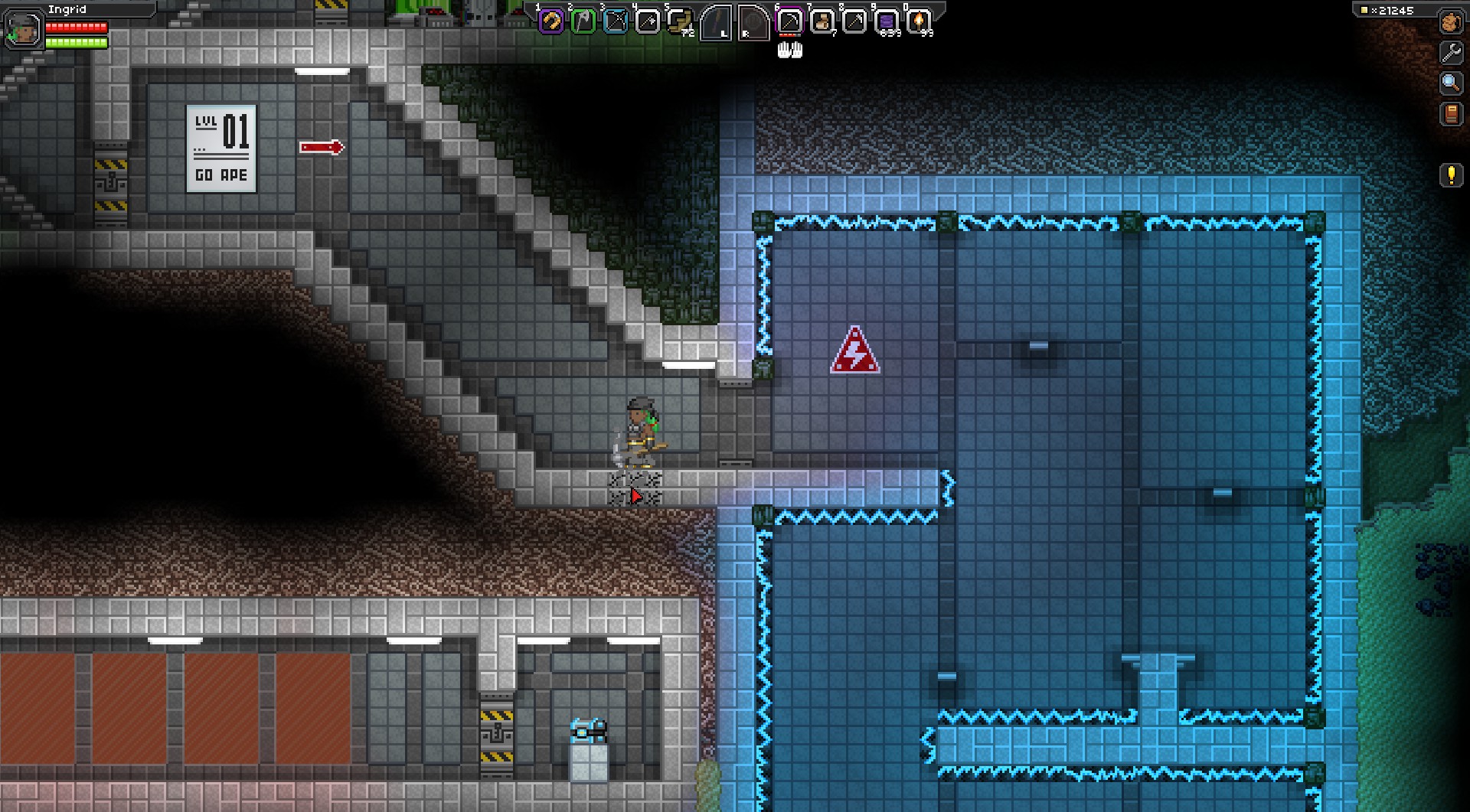The image size is (1470, 812).
Task: Select the purple block stack in slot 9
Action: [887, 22]
